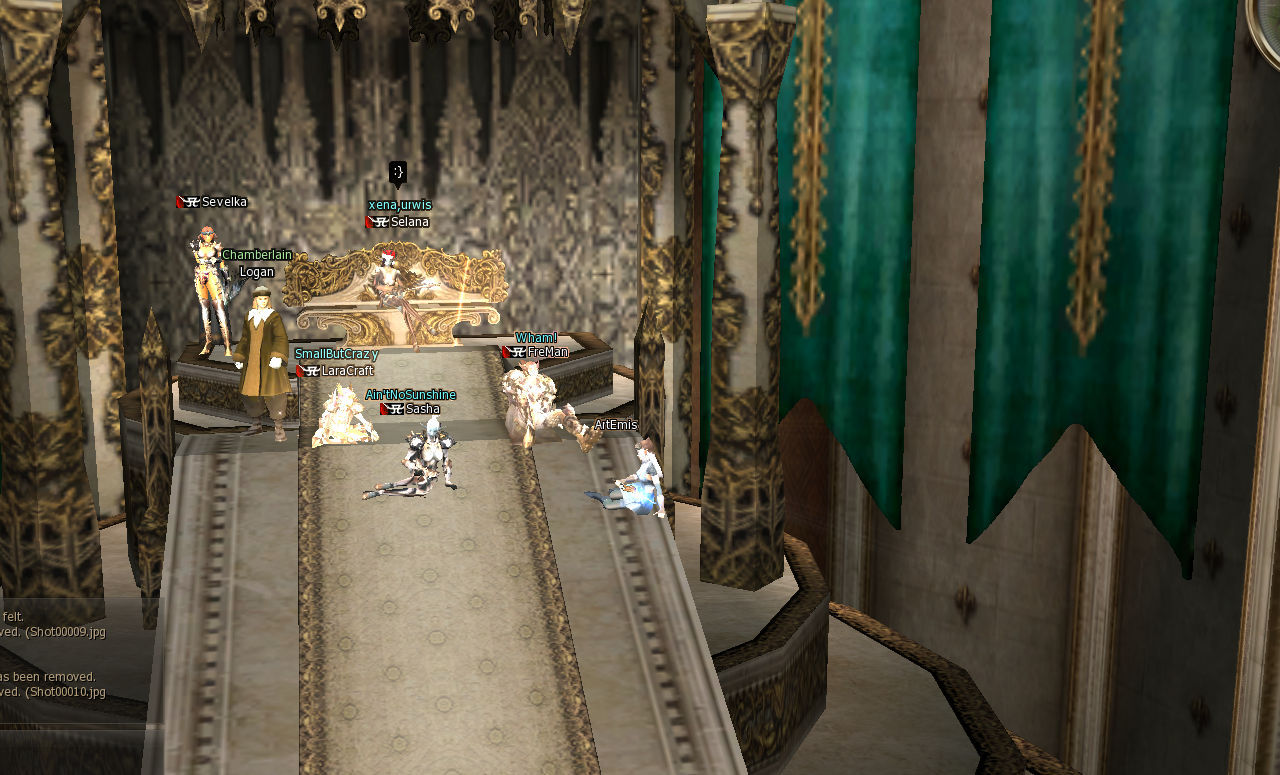The width and height of the screenshot is (1280, 775).
Task: Click the clan crest next to Selana
Action: click(x=380, y=221)
